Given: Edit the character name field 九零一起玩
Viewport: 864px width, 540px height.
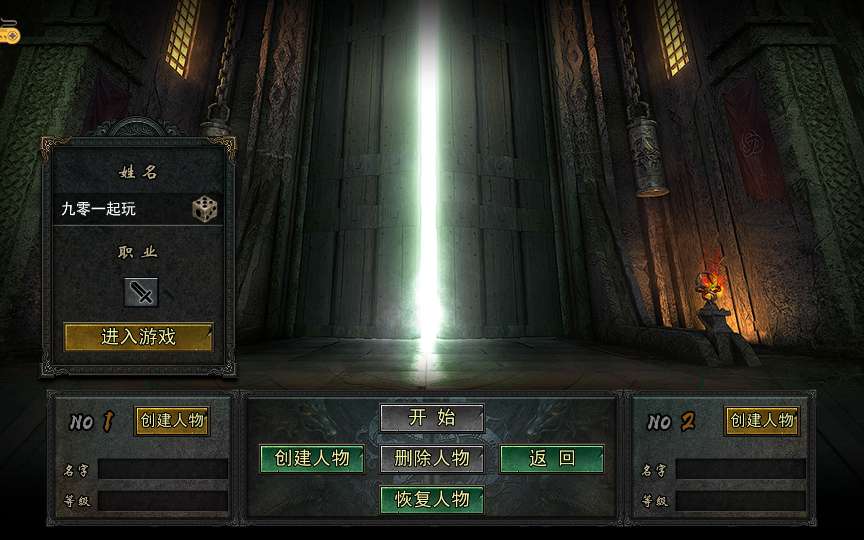Looking at the screenshot, I should click(120, 209).
